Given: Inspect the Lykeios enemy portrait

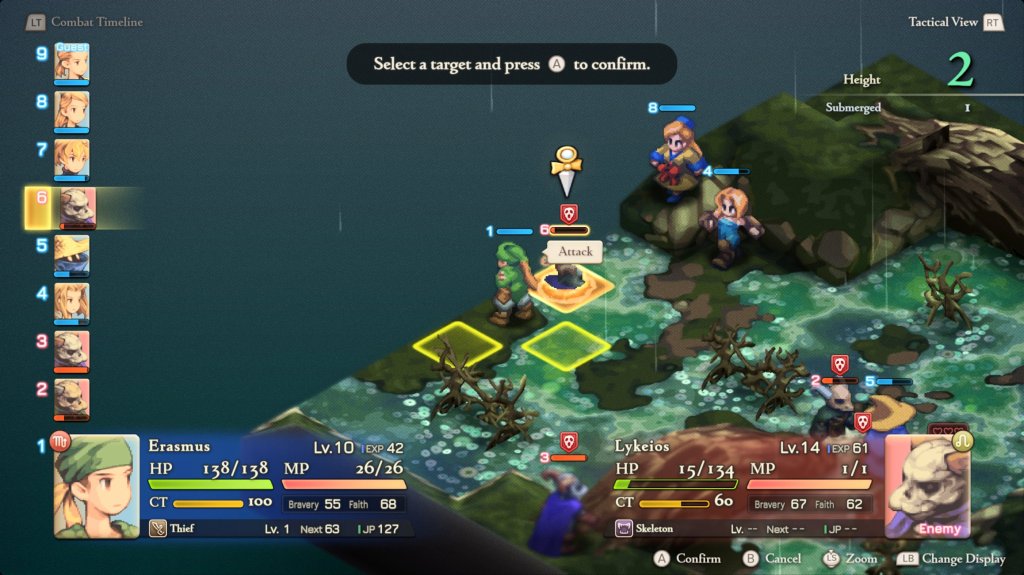Looking at the screenshot, I should coord(926,486).
